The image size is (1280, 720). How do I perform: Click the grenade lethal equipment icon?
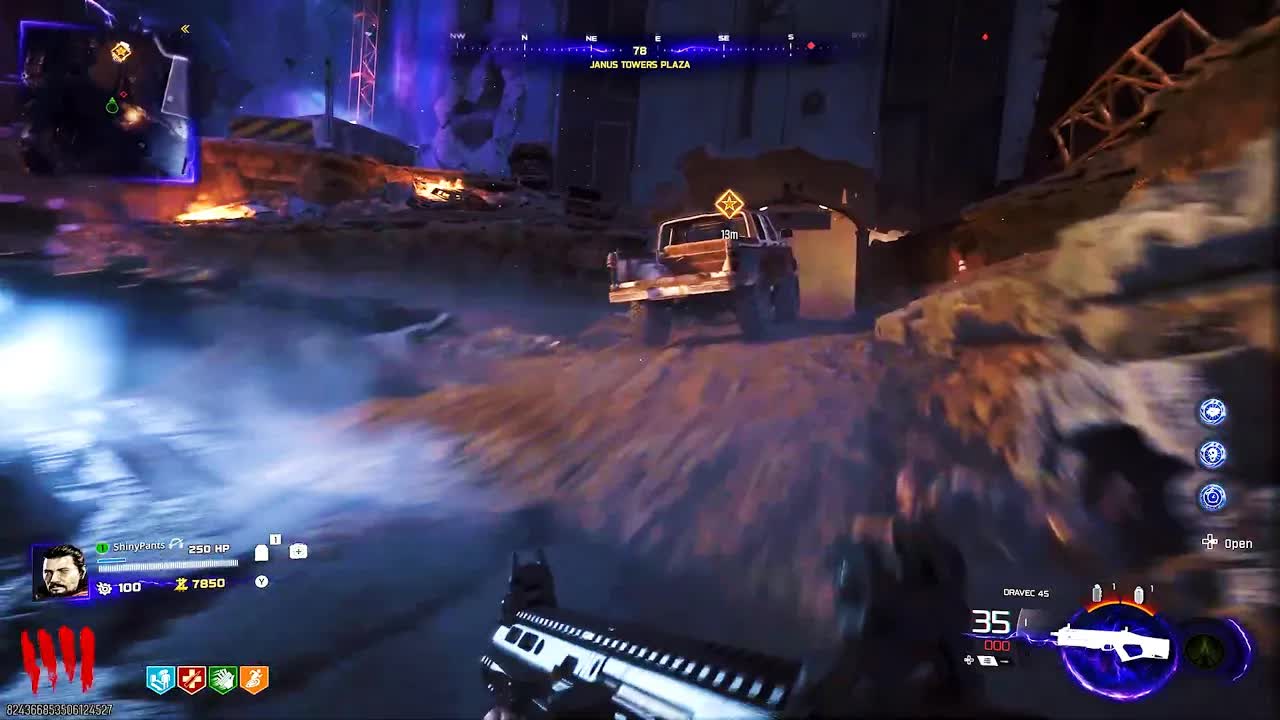[261, 551]
